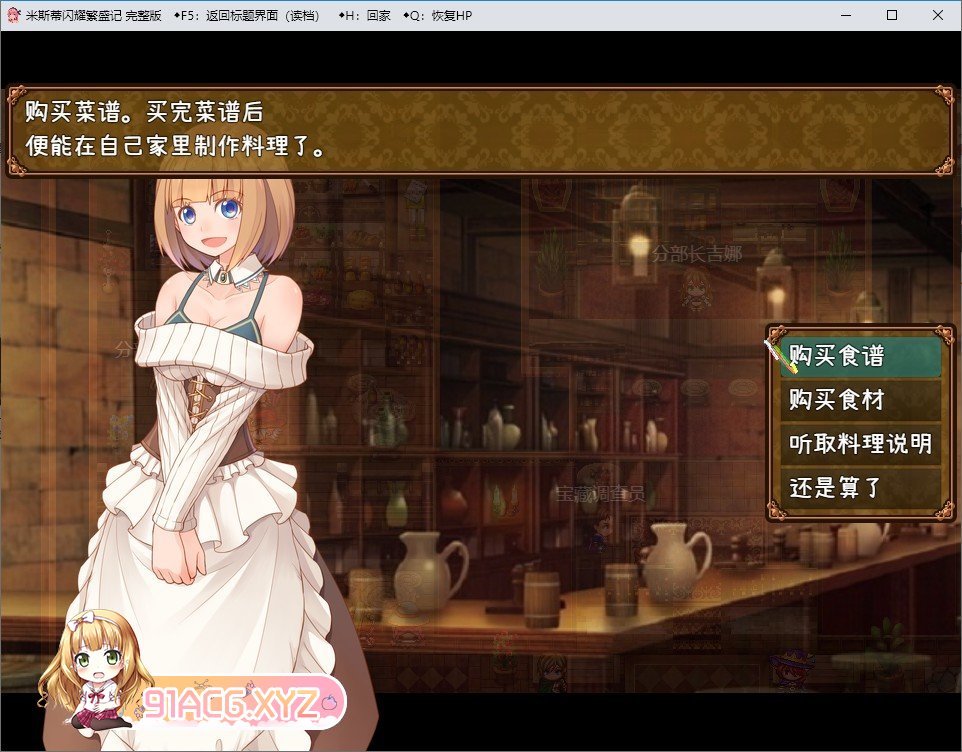
Task: Open the 听取料理说明 explanation option
Action: (x=858, y=444)
